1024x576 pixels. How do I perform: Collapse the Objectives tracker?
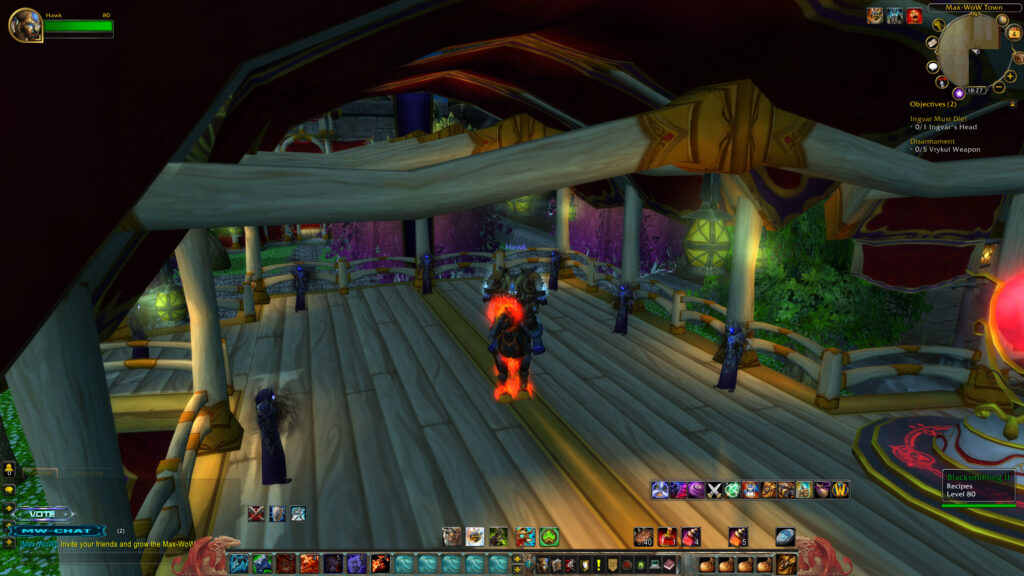coord(1013,104)
